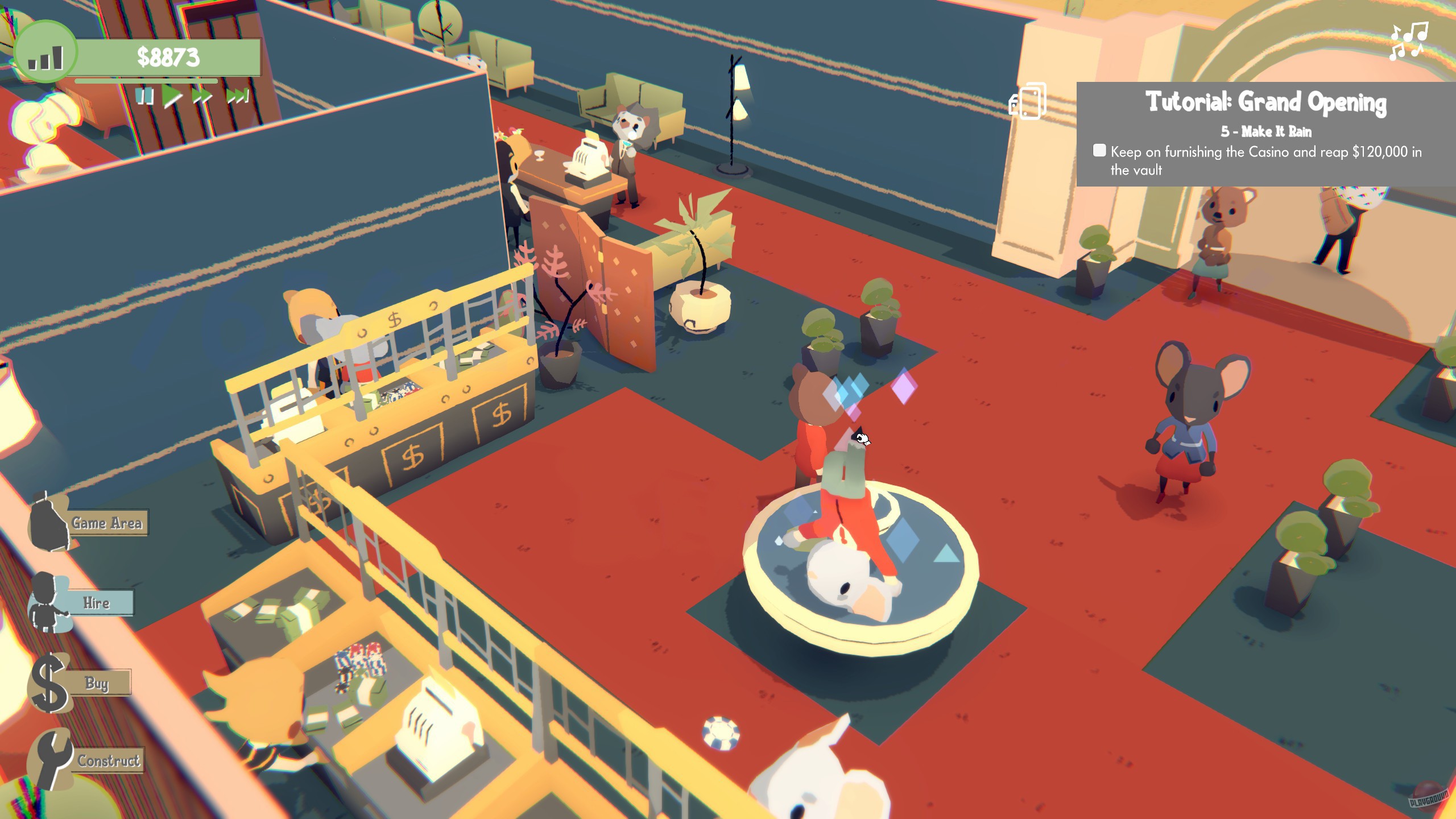Check the tutorial objective checkbox
Viewport: 1456px width, 819px height.
click(x=1099, y=152)
